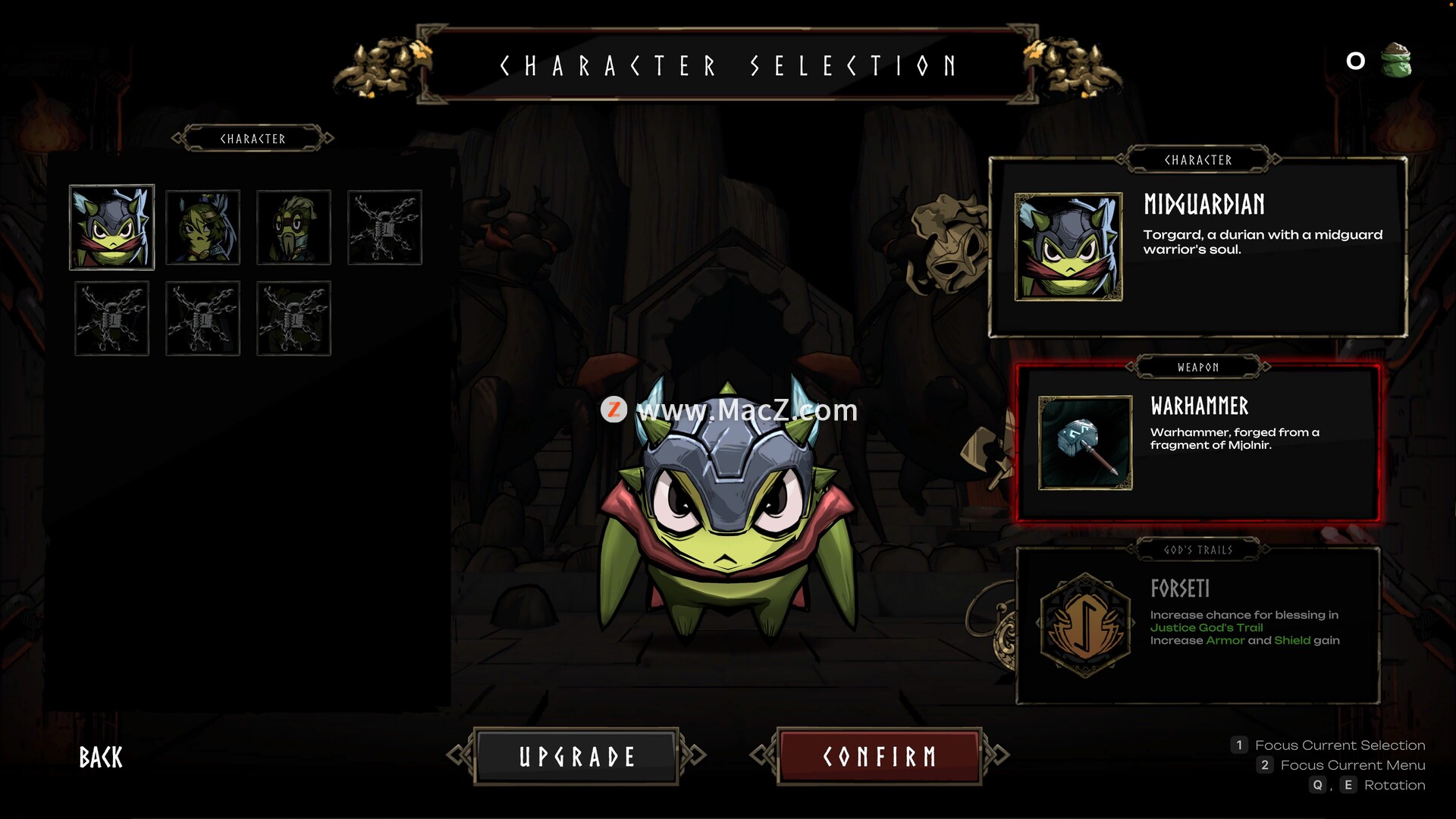This screenshot has height=819, width=1456.
Task: Pick the bearded character wearing goggles
Action: pyautogui.click(x=293, y=227)
